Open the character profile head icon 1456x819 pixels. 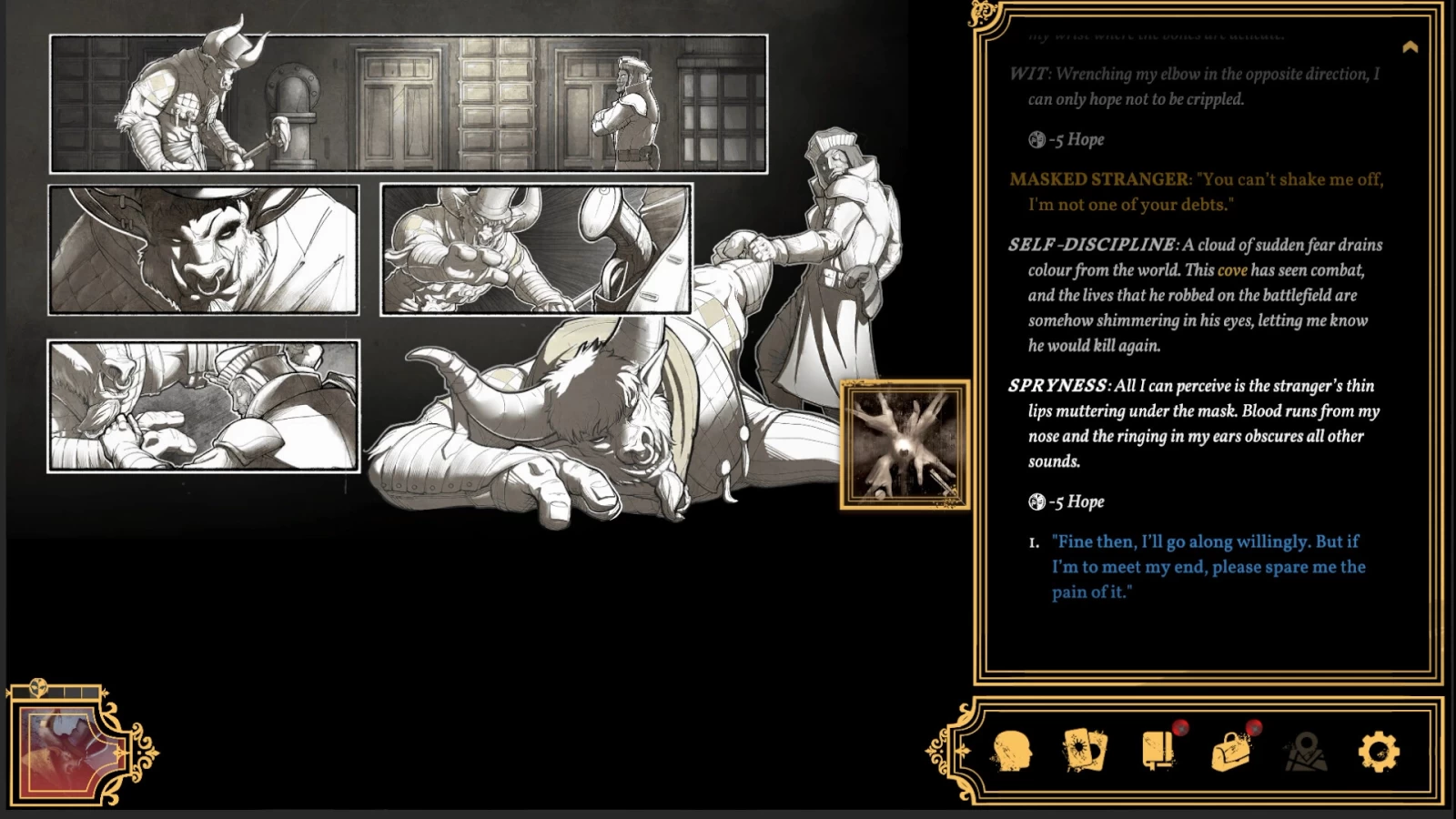click(x=1012, y=753)
